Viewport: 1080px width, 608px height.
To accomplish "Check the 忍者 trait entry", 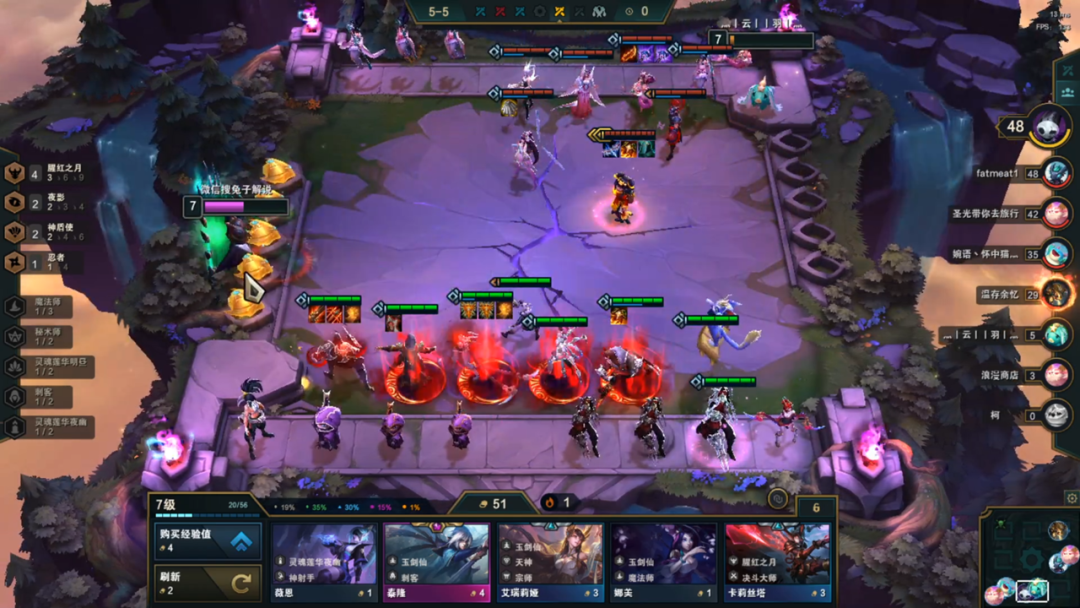I will [40, 263].
